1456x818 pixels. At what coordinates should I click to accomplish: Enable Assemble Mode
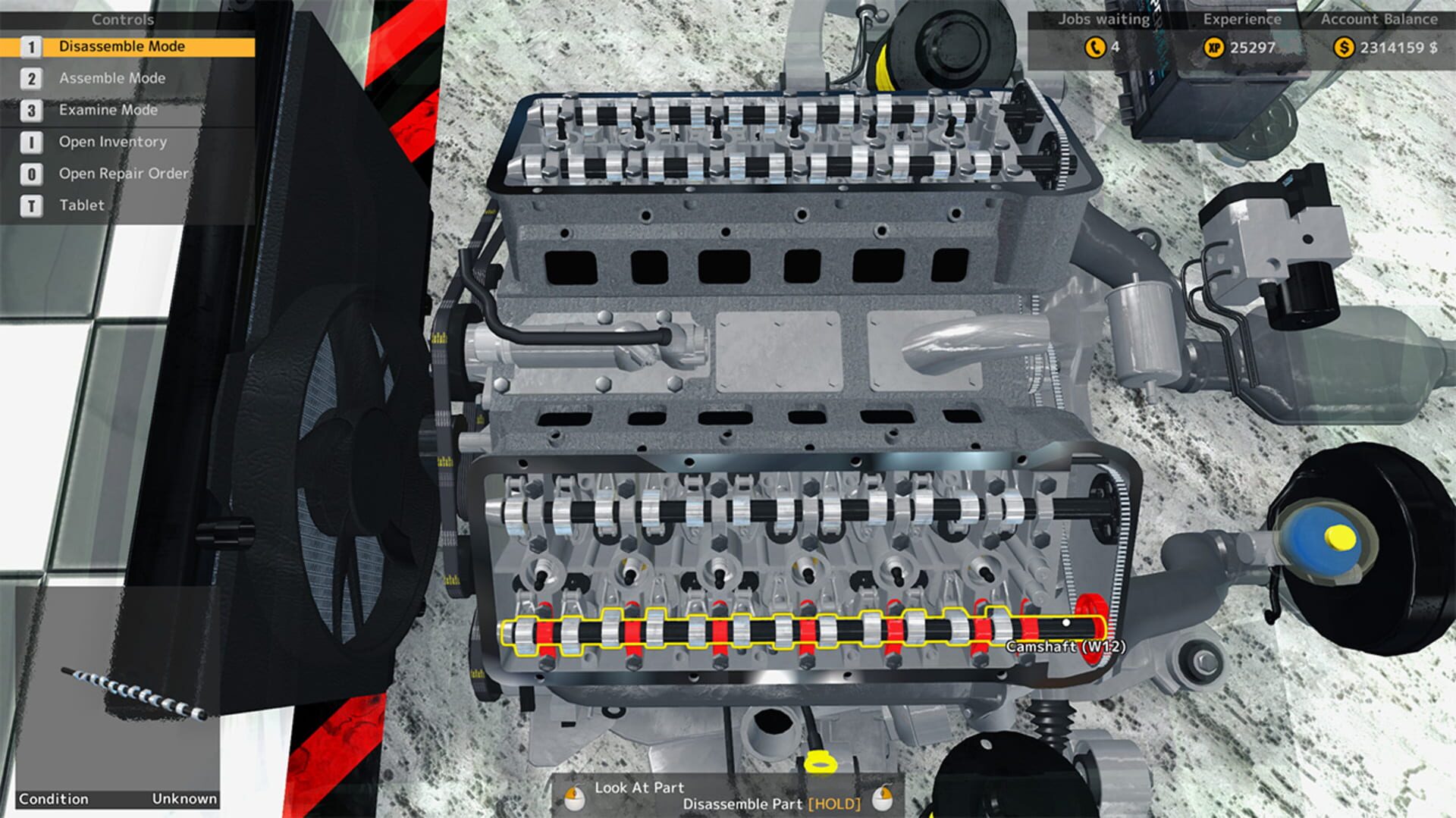(112, 78)
